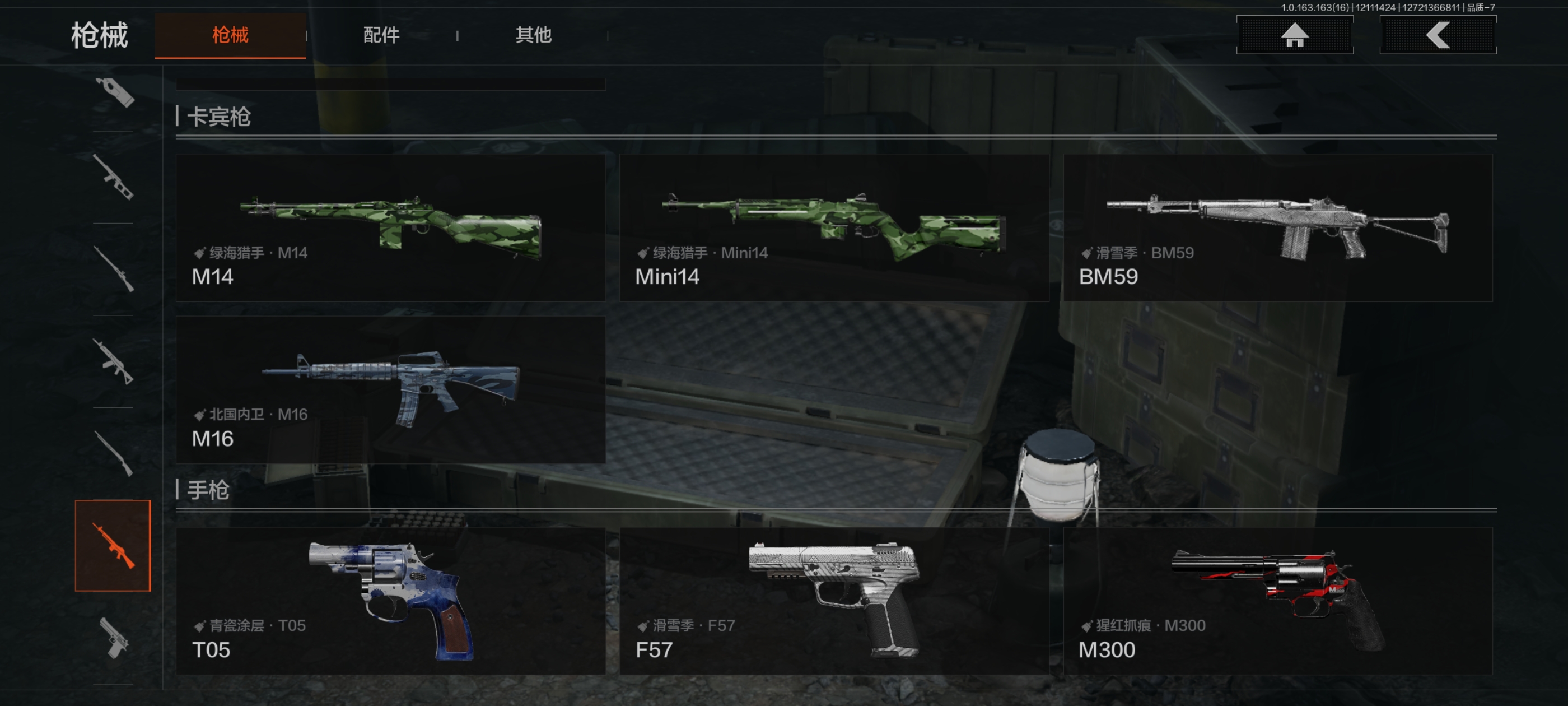
Task: Select the M14 green camo rifle
Action: pyautogui.click(x=390, y=227)
